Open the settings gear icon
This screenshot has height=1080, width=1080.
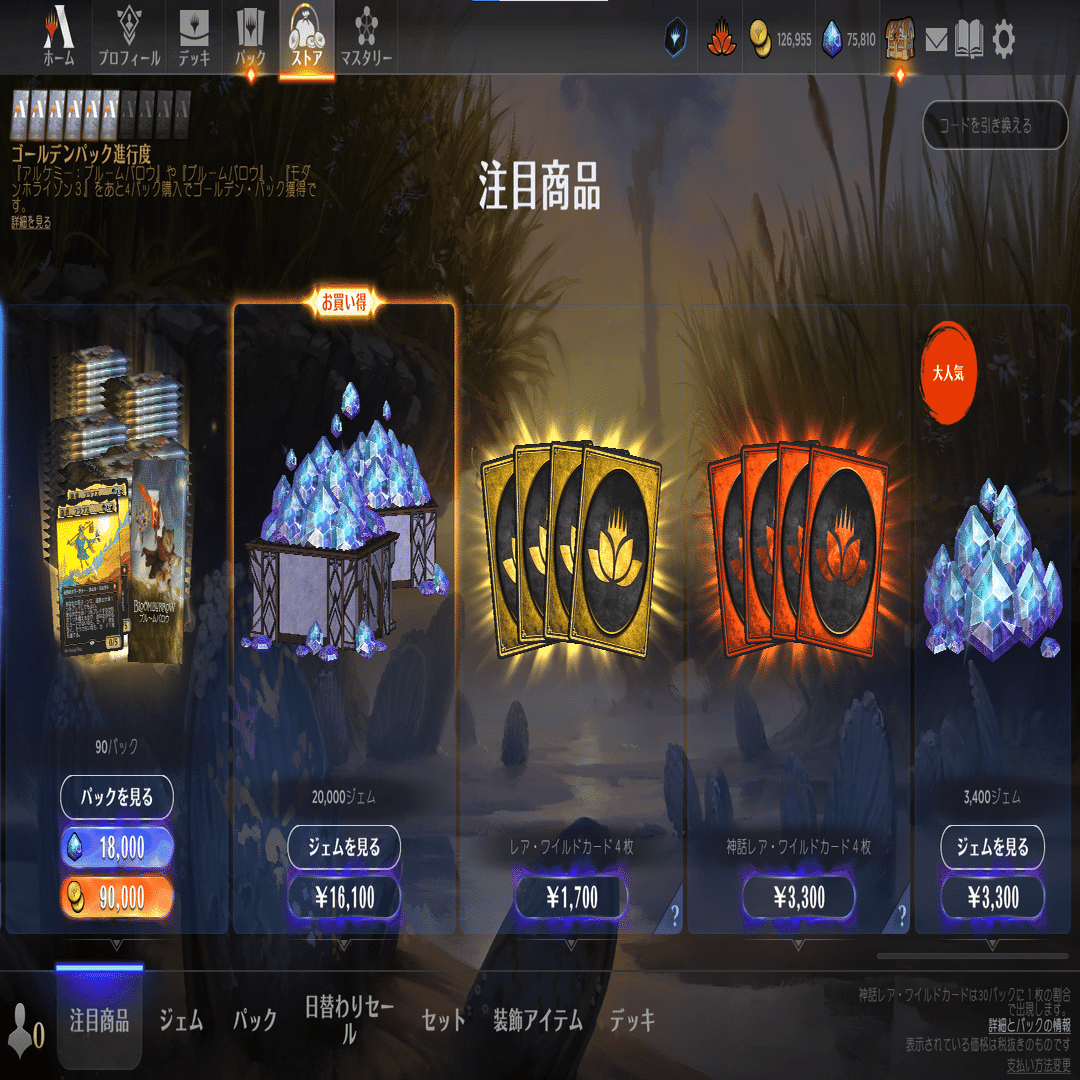click(1003, 40)
